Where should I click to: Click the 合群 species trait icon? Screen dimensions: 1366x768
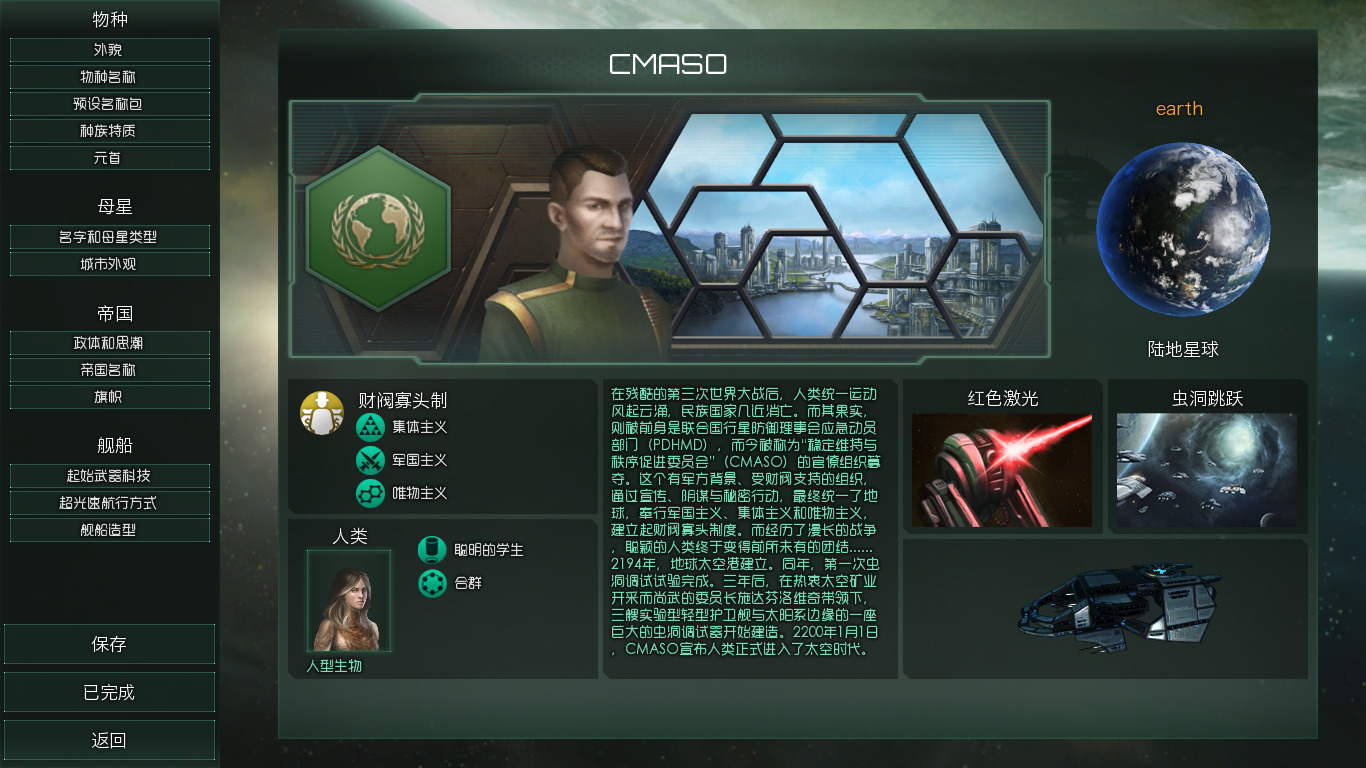[x=431, y=585]
